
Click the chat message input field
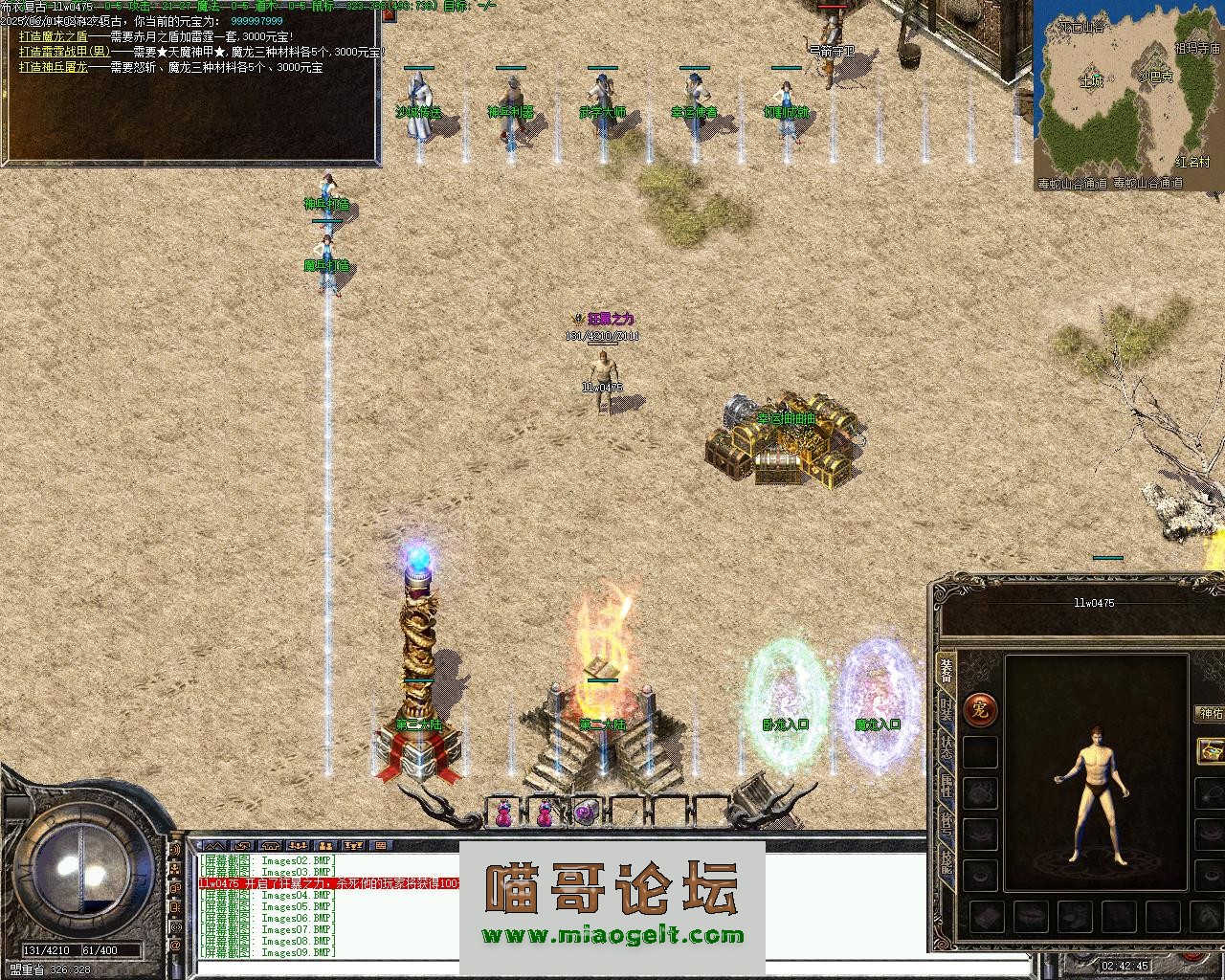(x=325, y=969)
